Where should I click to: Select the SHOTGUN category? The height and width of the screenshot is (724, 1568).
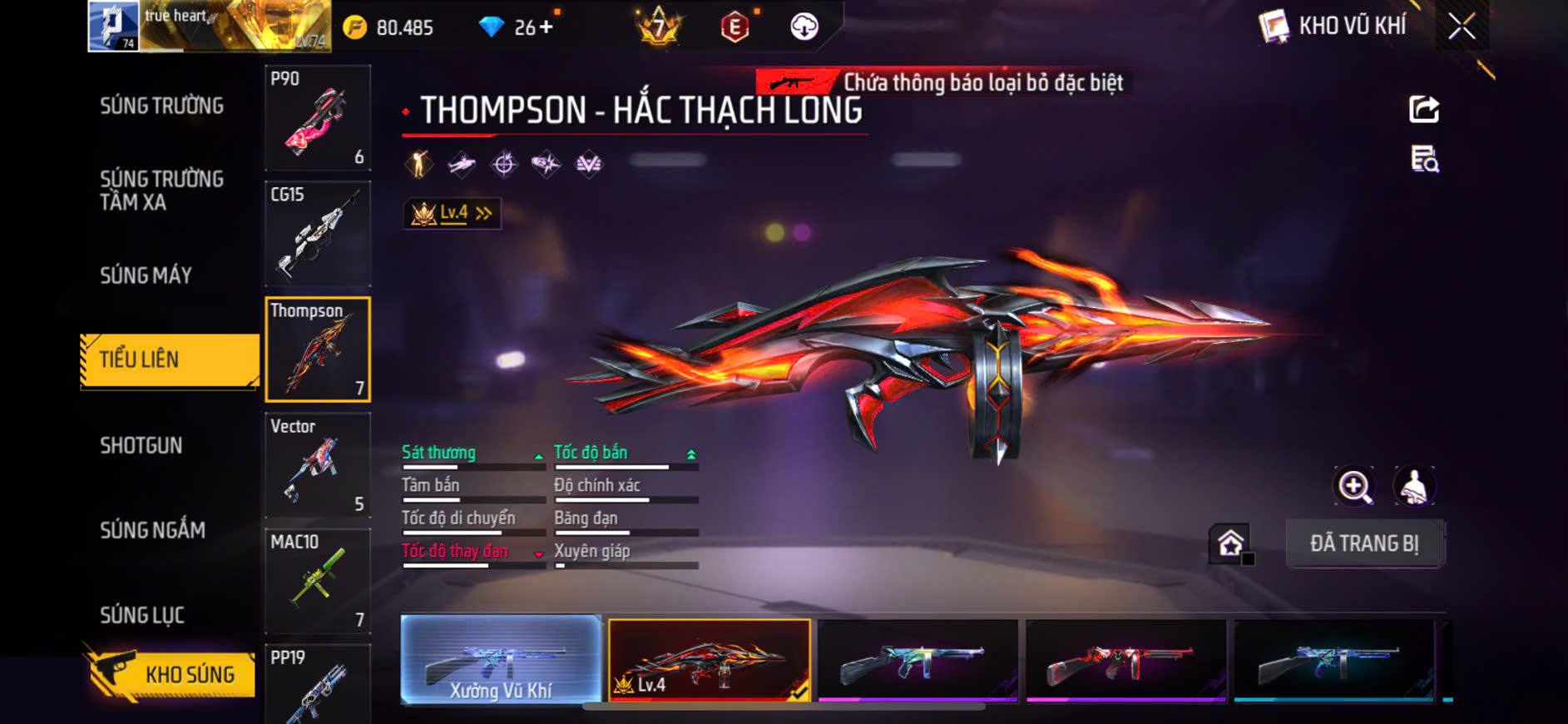141,445
